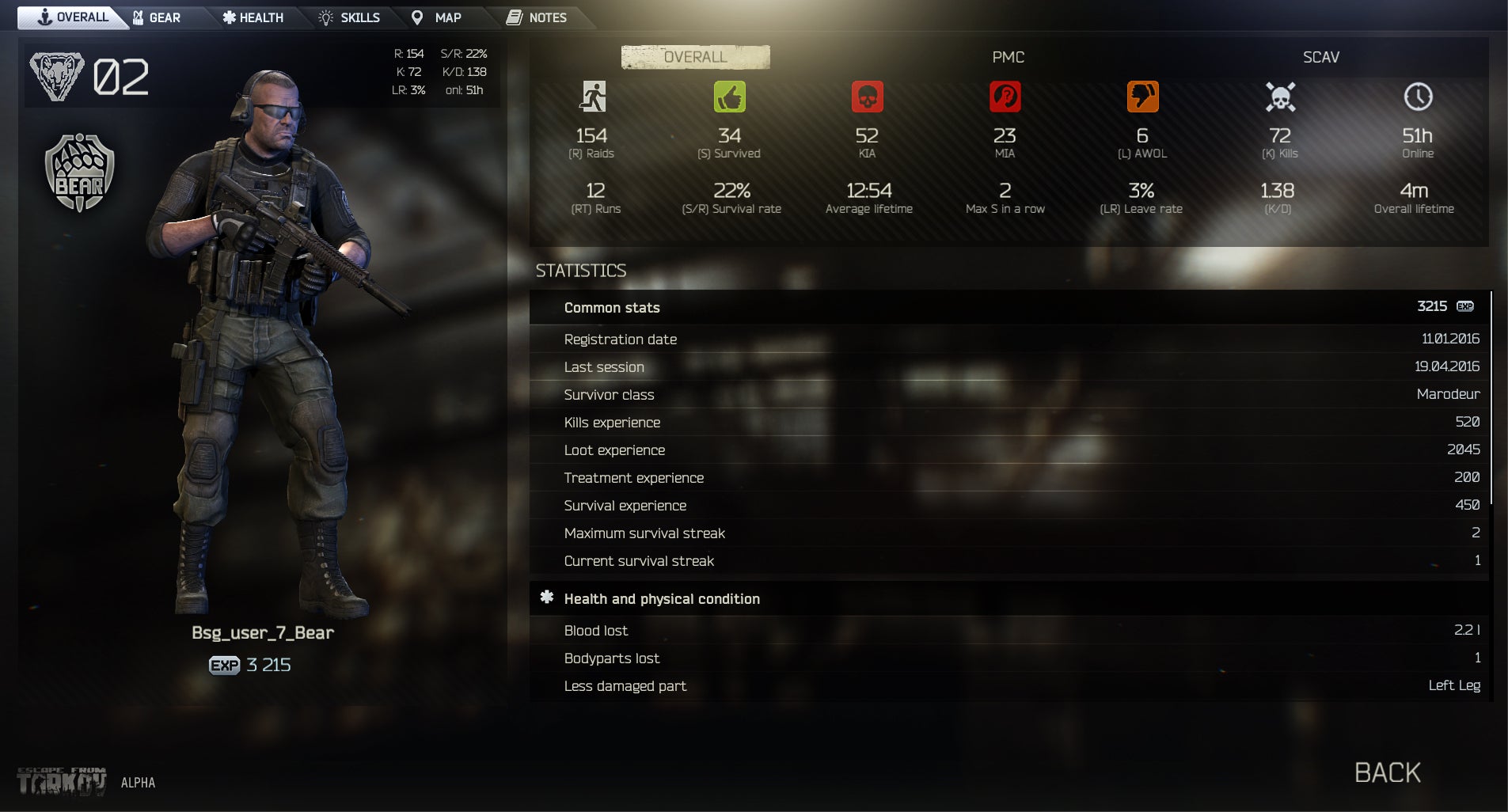
Task: Click the BACK button
Action: [1386, 772]
